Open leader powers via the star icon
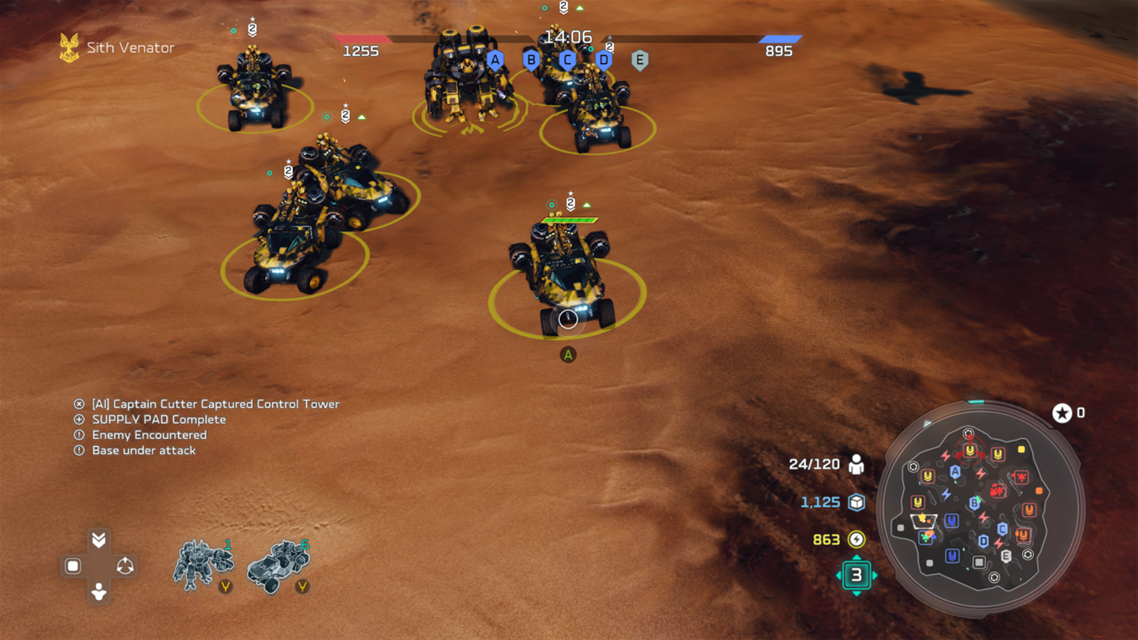The height and width of the screenshot is (640, 1138). tap(1062, 413)
